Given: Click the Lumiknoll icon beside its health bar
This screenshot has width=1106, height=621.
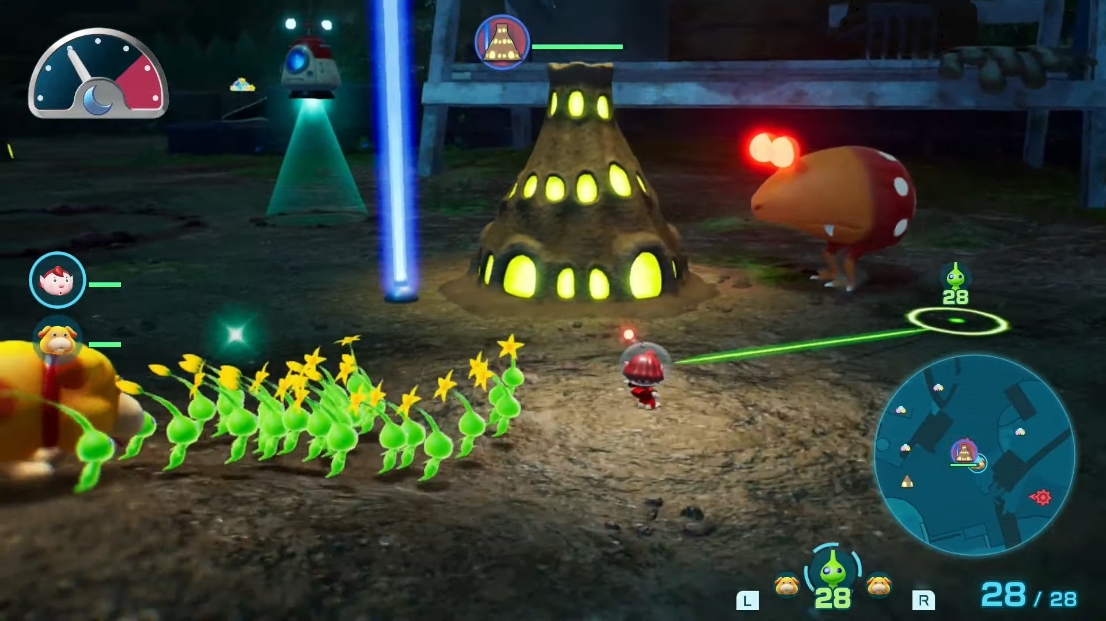Looking at the screenshot, I should pos(502,42).
